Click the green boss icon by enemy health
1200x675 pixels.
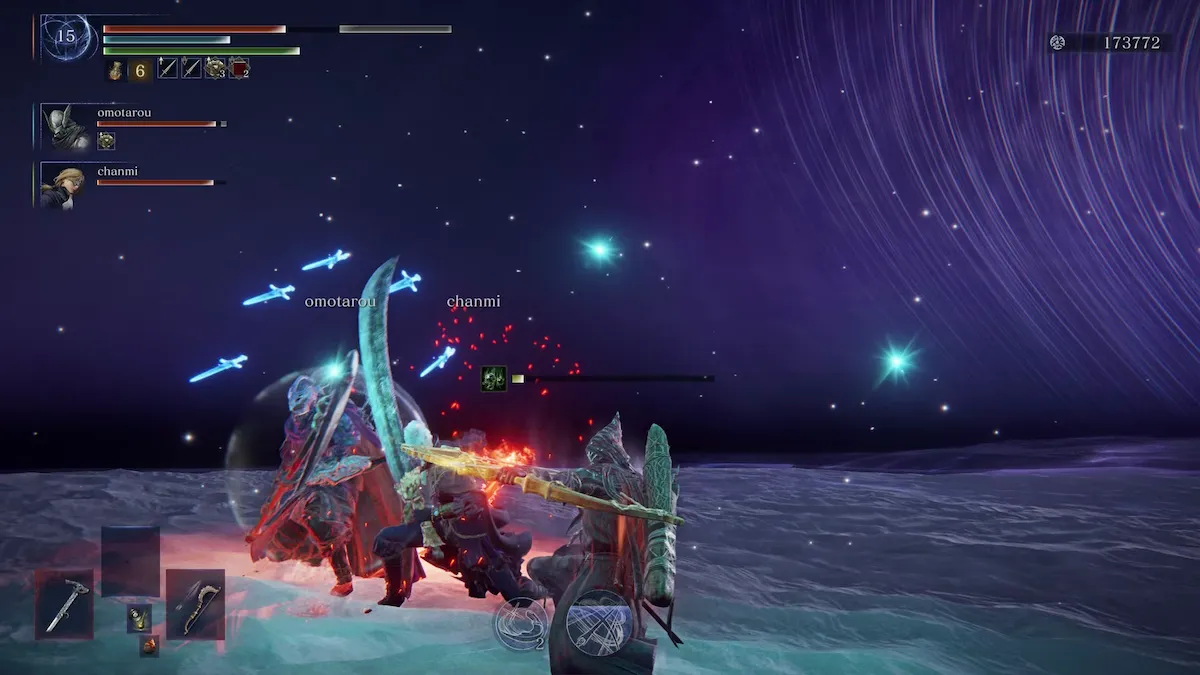(492, 378)
